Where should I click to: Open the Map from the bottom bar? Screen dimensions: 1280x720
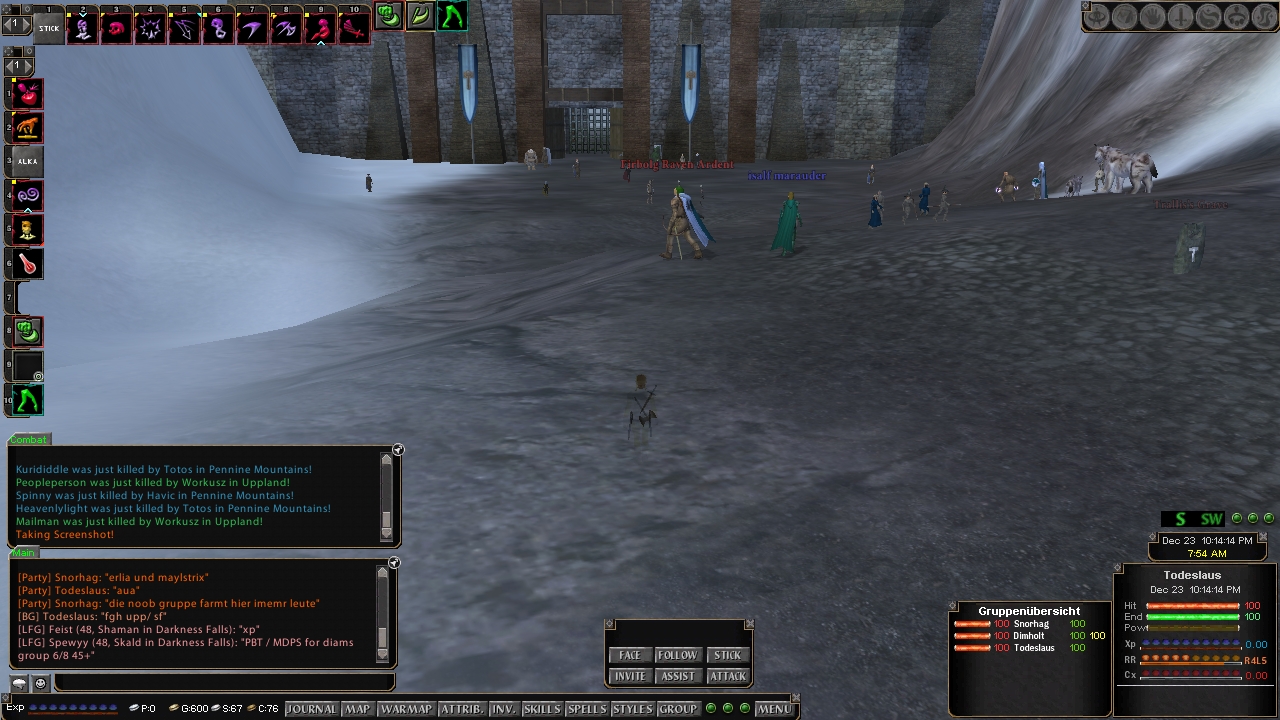[x=357, y=709]
